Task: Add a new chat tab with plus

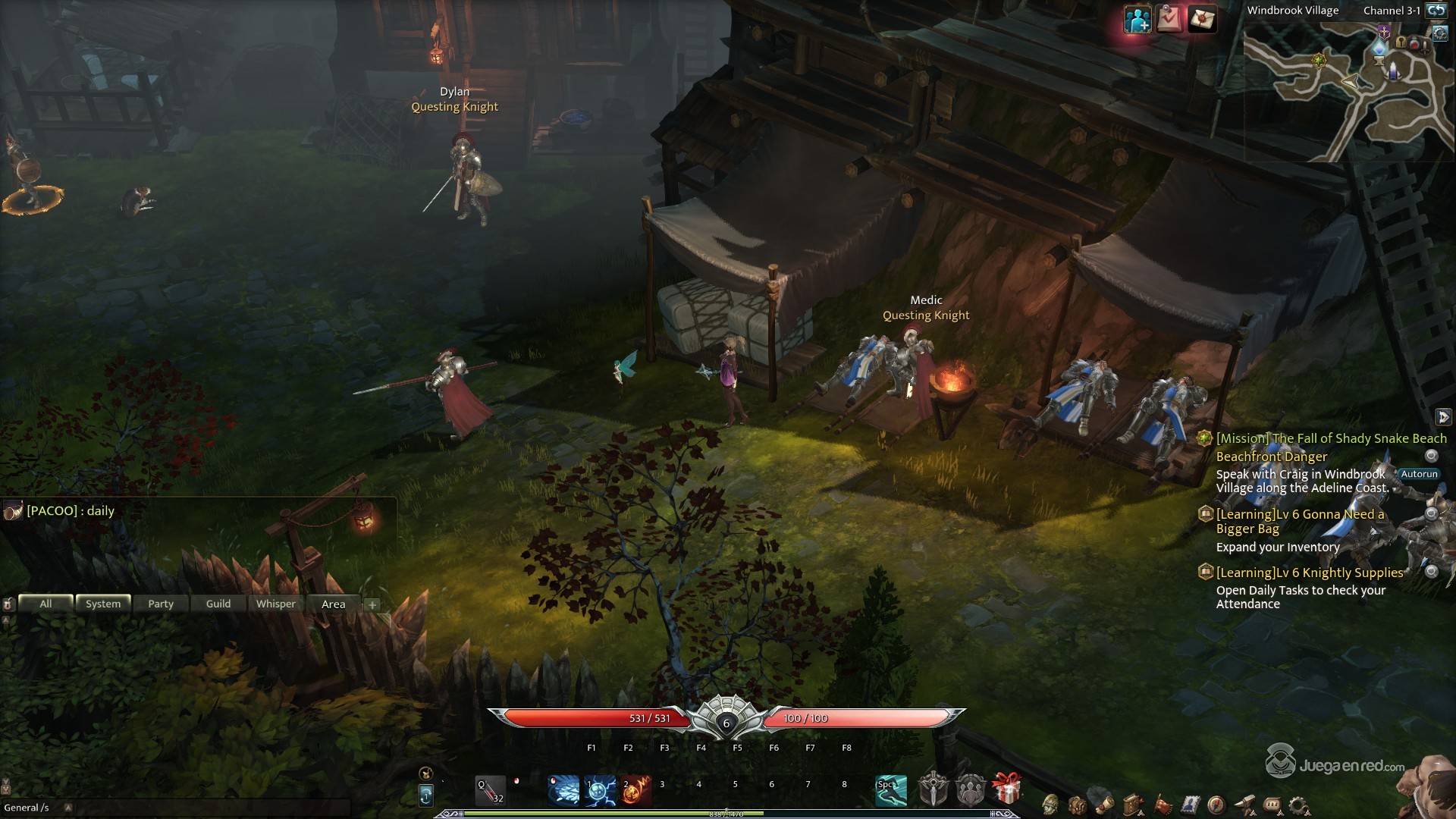Action: (x=372, y=604)
